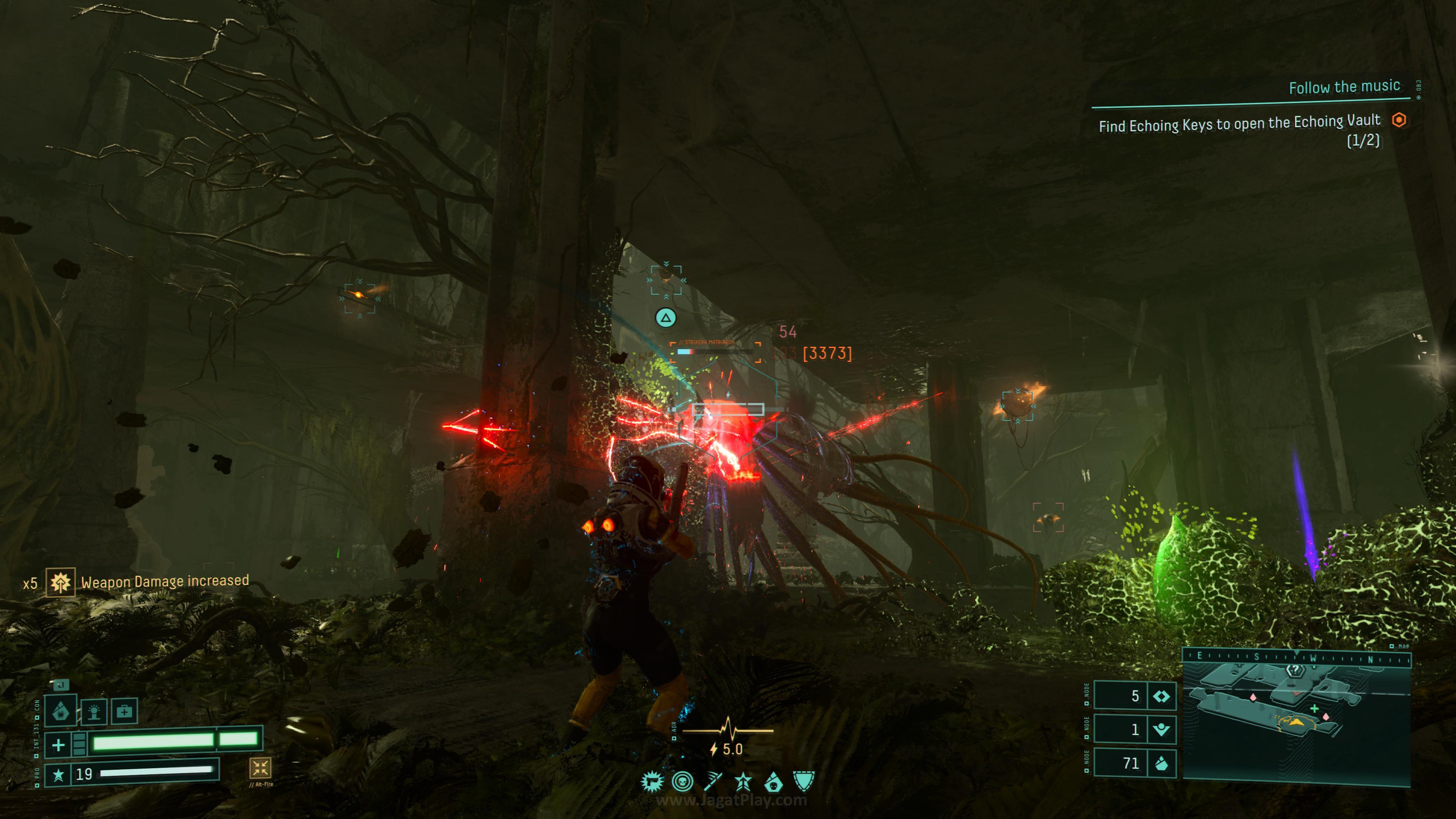
Task: Click the weapon proficiency star icon
Action: [x=58, y=774]
